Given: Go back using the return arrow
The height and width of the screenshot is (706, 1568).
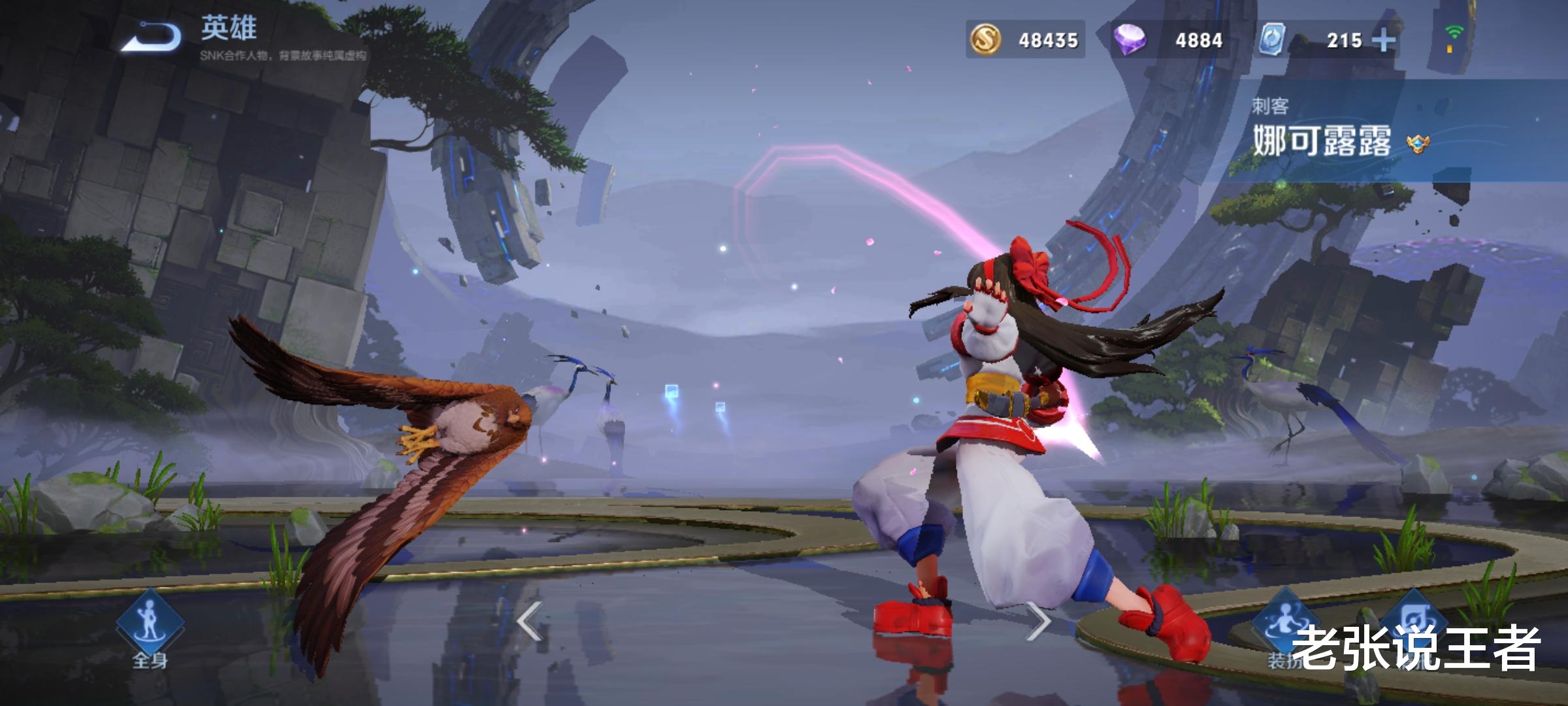Looking at the screenshot, I should 152,36.
